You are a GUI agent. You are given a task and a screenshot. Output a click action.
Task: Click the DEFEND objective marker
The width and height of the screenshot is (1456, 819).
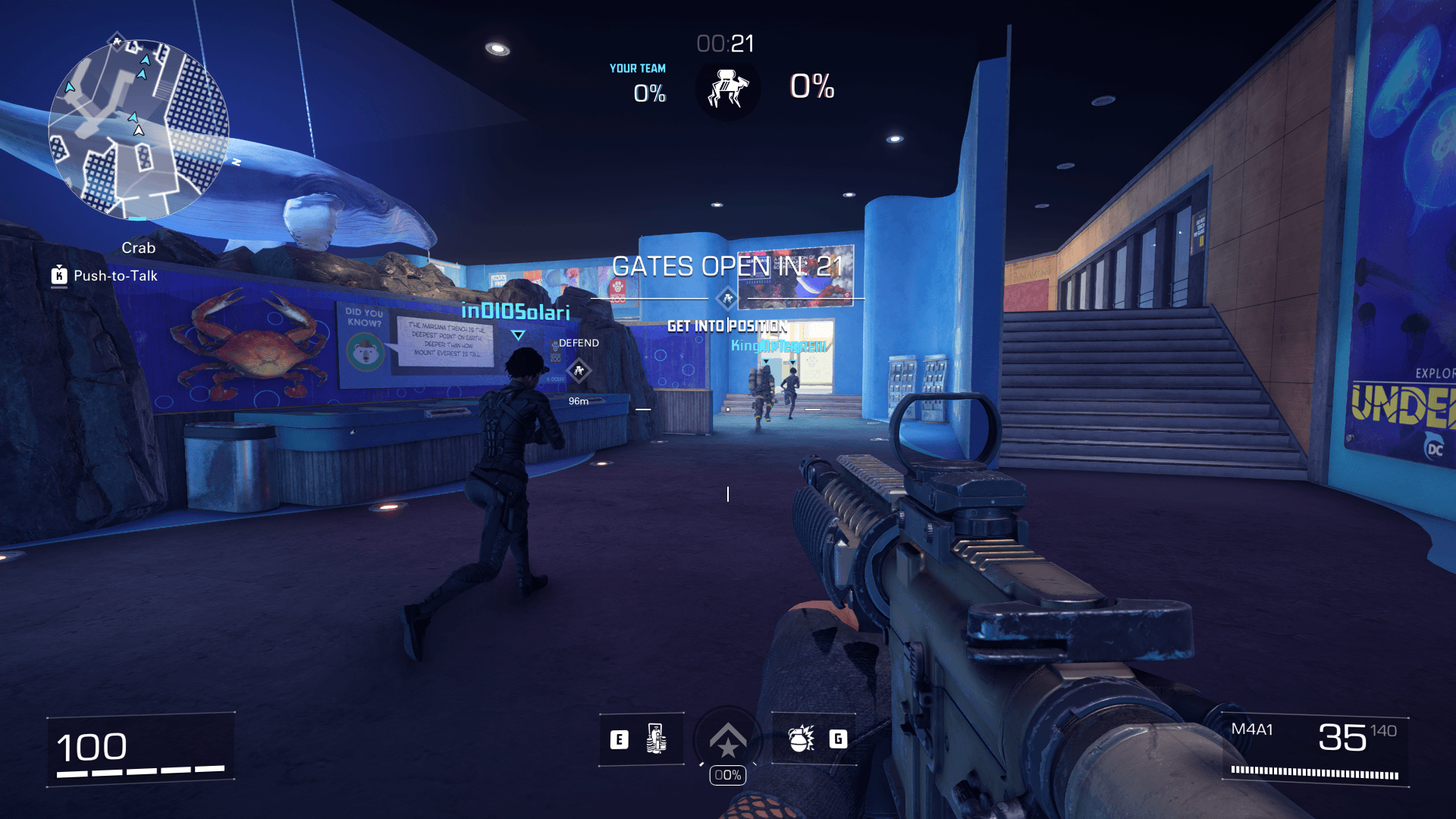pyautogui.click(x=579, y=370)
